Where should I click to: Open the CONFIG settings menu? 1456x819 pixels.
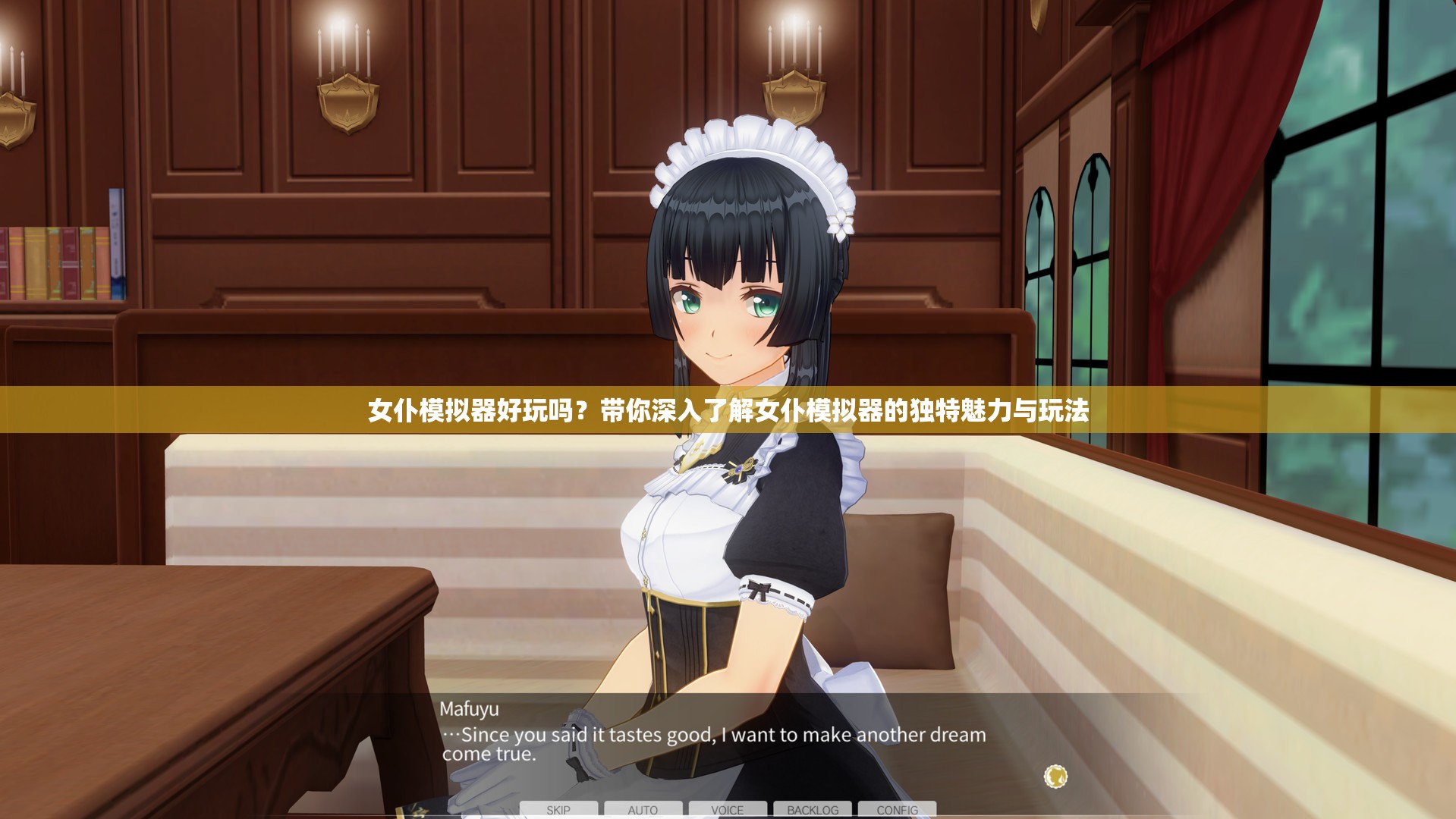tap(897, 809)
